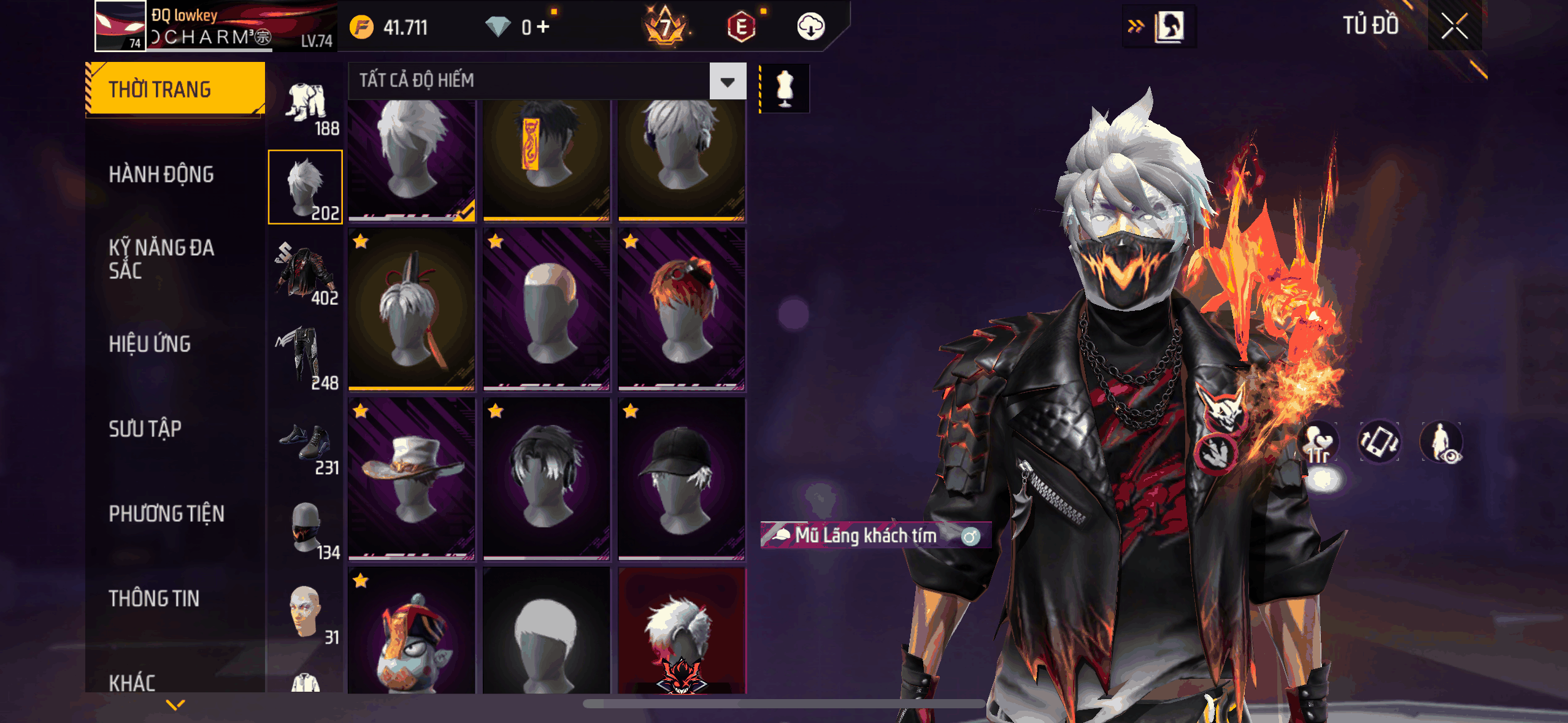
Task: Select the orange-red hair with goggles
Action: point(682,310)
